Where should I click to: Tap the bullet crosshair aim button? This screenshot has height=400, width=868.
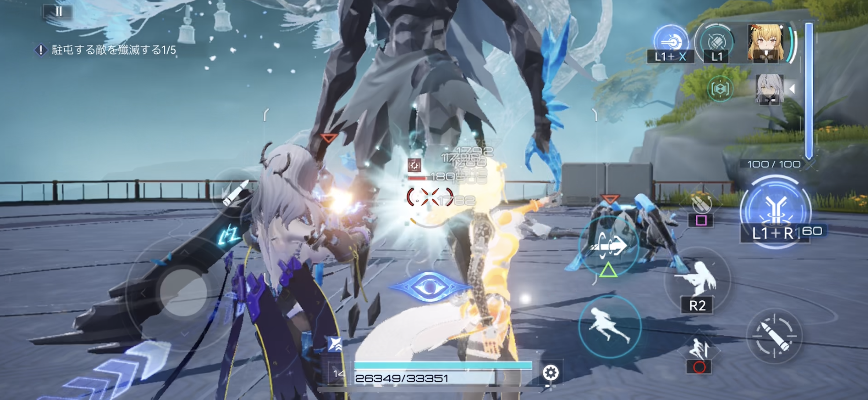pyautogui.click(x=775, y=335)
